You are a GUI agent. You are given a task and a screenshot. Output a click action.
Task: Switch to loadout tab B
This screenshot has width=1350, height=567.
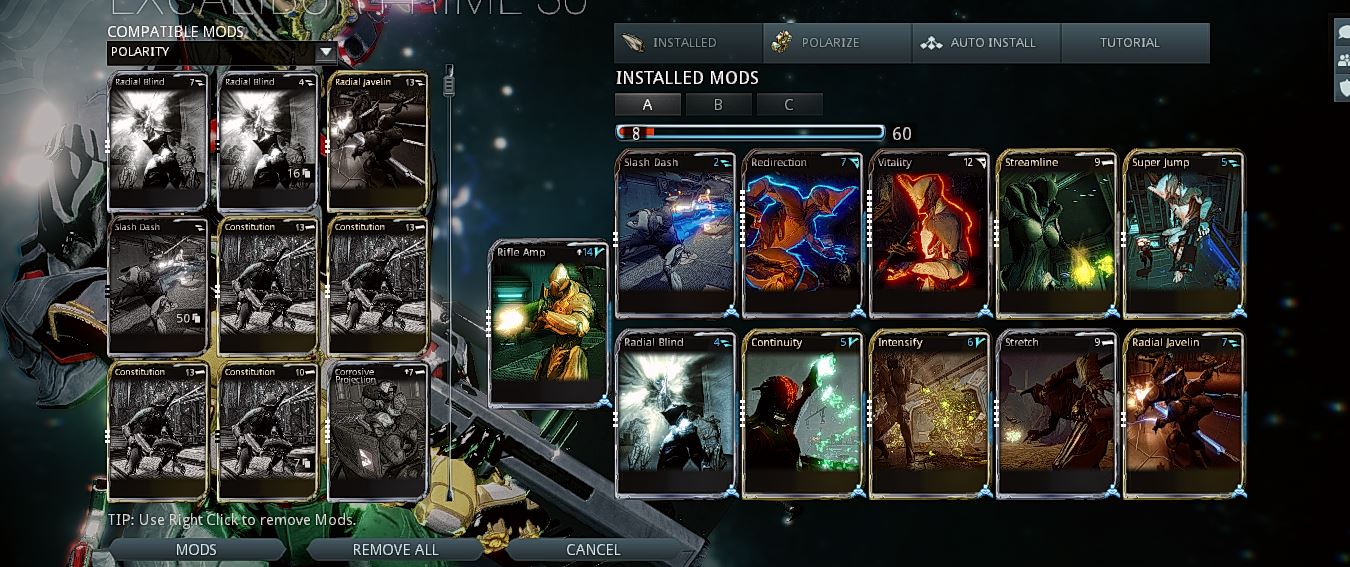(x=718, y=104)
